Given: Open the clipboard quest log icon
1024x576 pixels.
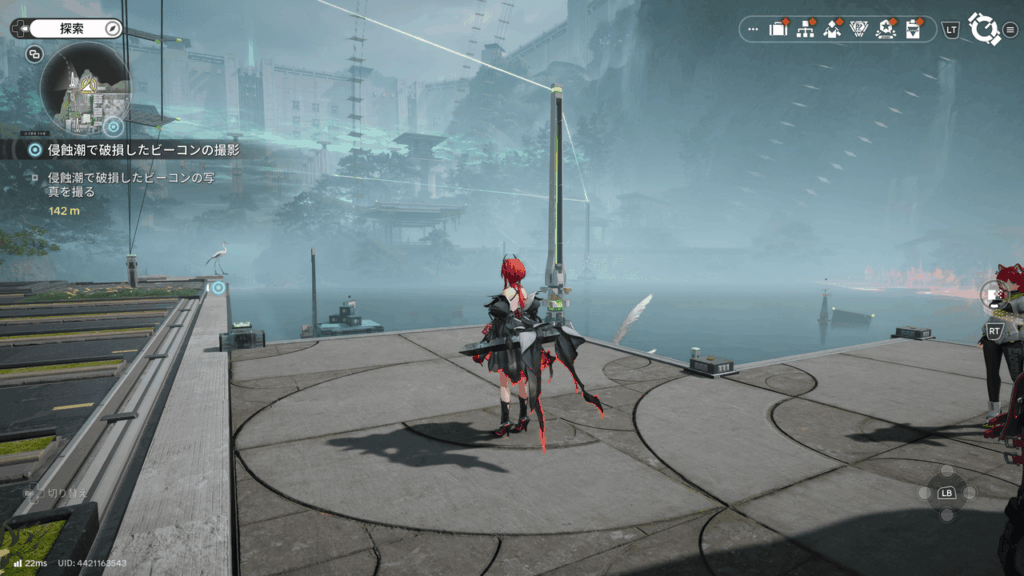Looking at the screenshot, I should 912,29.
